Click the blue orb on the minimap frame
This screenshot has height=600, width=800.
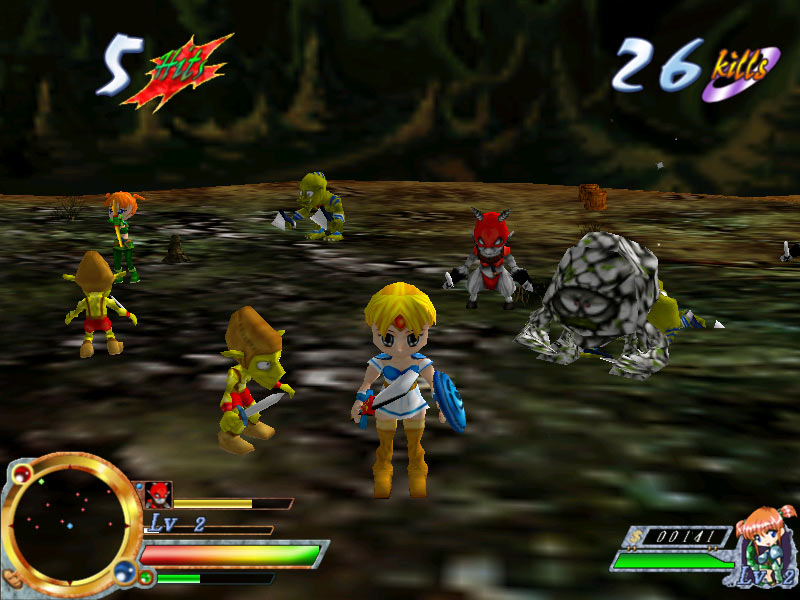pos(124,570)
